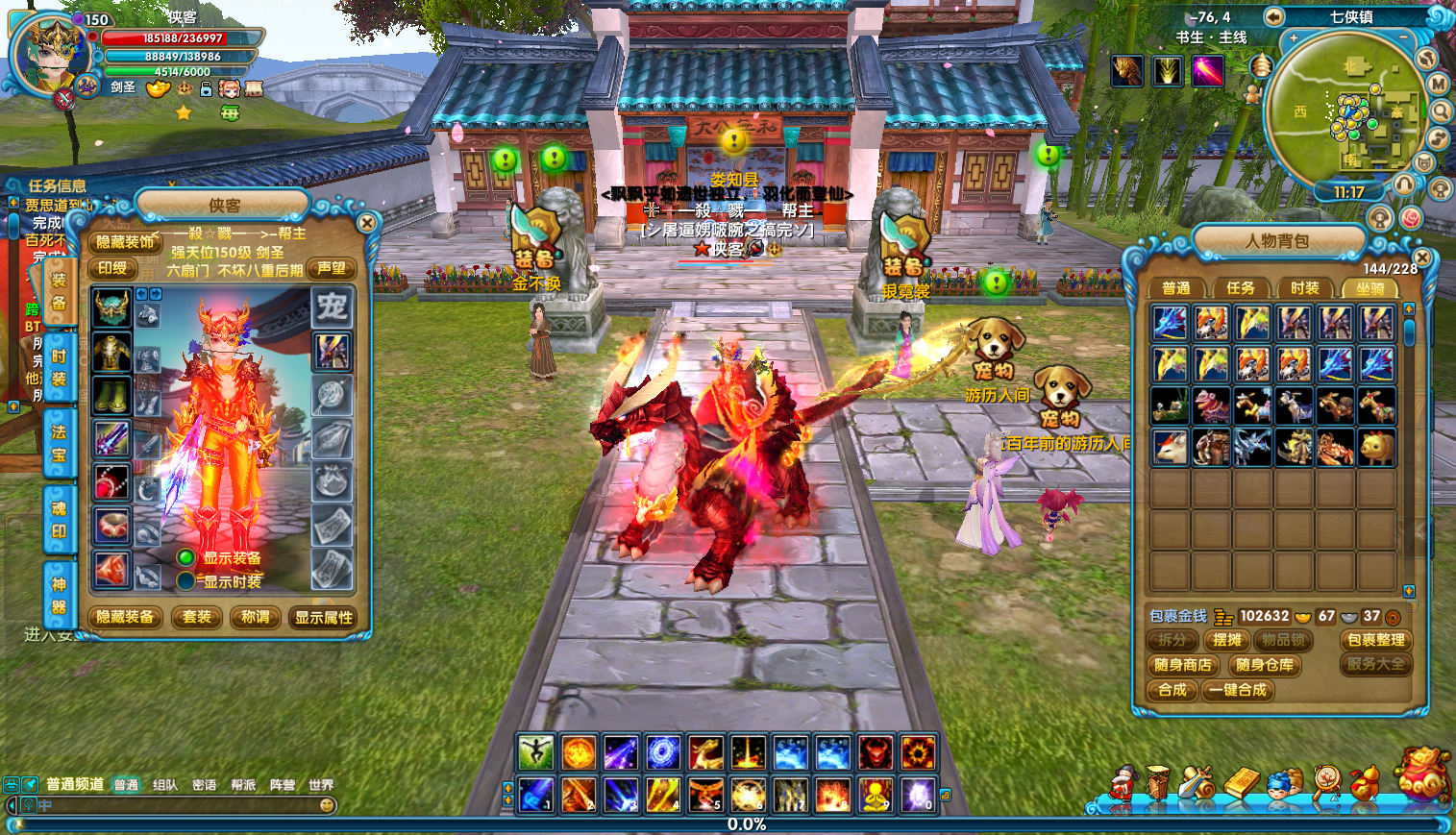Click the 隐藏装饰 button
The height and width of the screenshot is (835, 1456).
point(125,242)
